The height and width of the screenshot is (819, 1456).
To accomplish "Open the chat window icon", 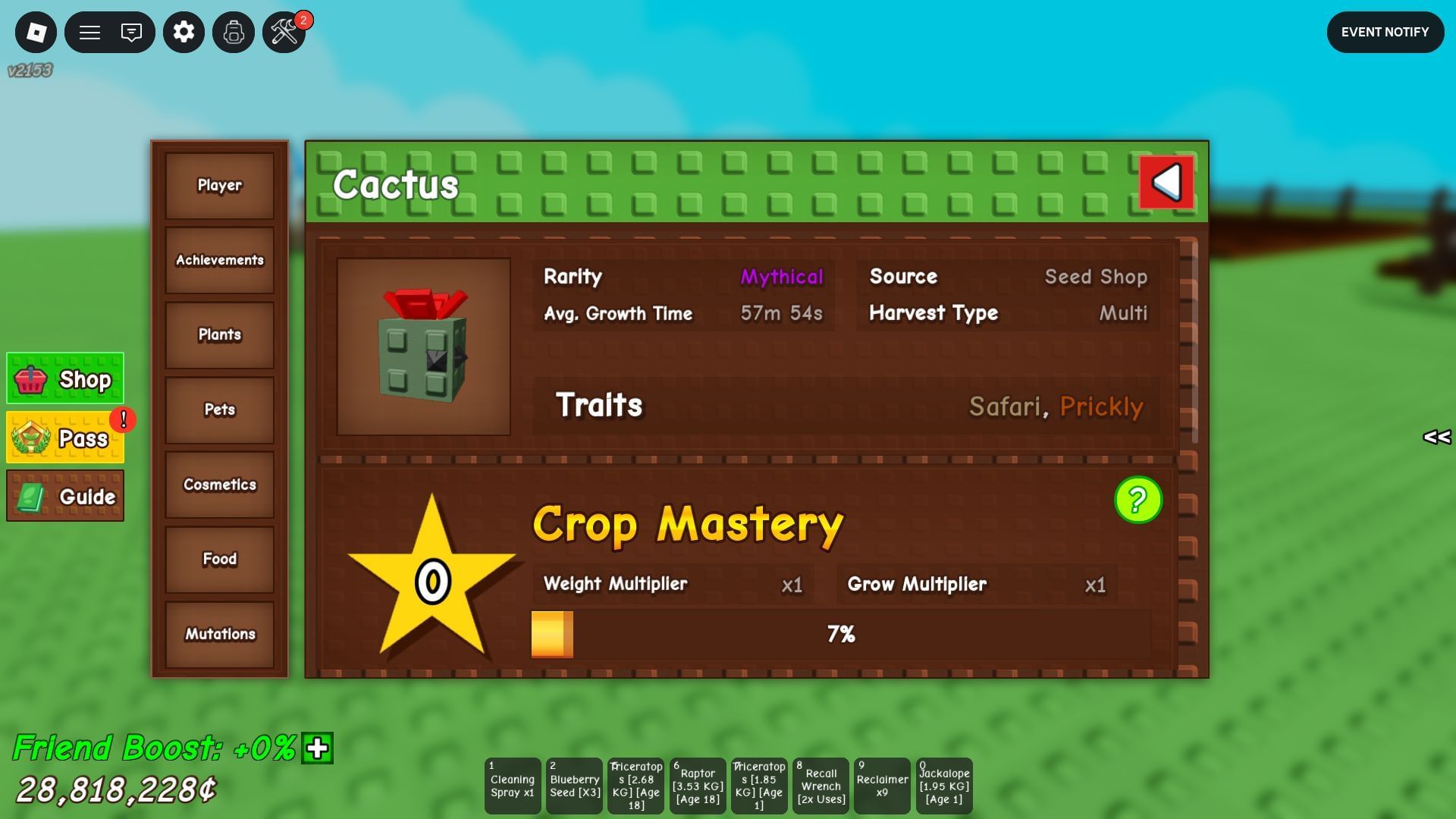I will pos(130,32).
